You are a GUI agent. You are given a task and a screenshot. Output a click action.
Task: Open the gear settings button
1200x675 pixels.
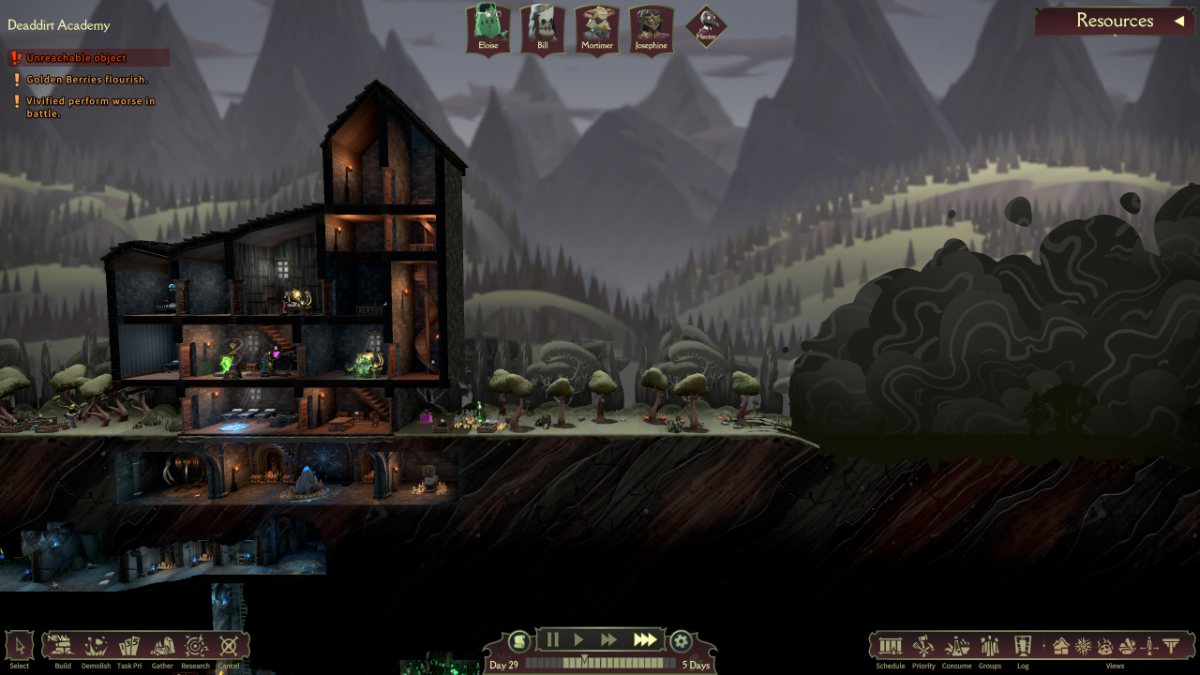pos(681,641)
